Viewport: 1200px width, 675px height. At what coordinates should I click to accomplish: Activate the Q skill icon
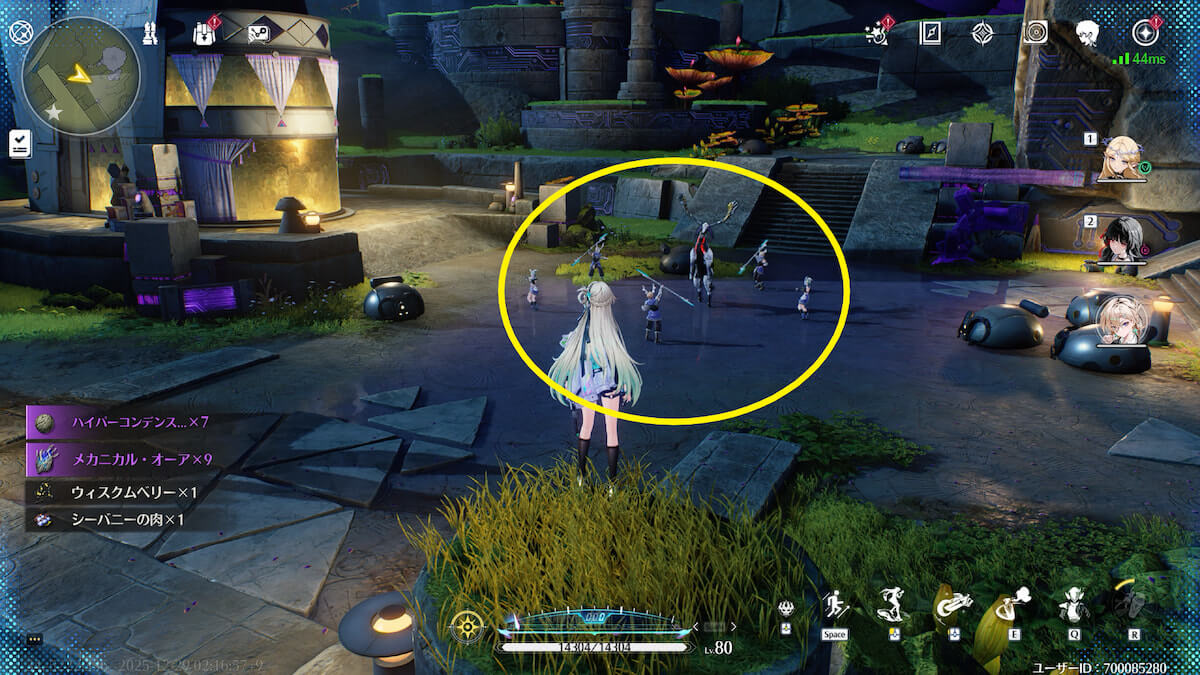pos(1074,605)
